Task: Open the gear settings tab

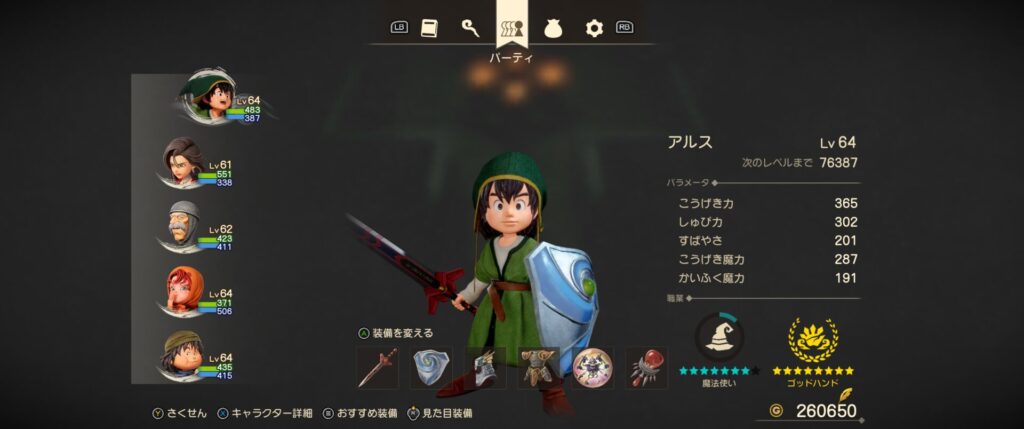Action: coord(594,28)
